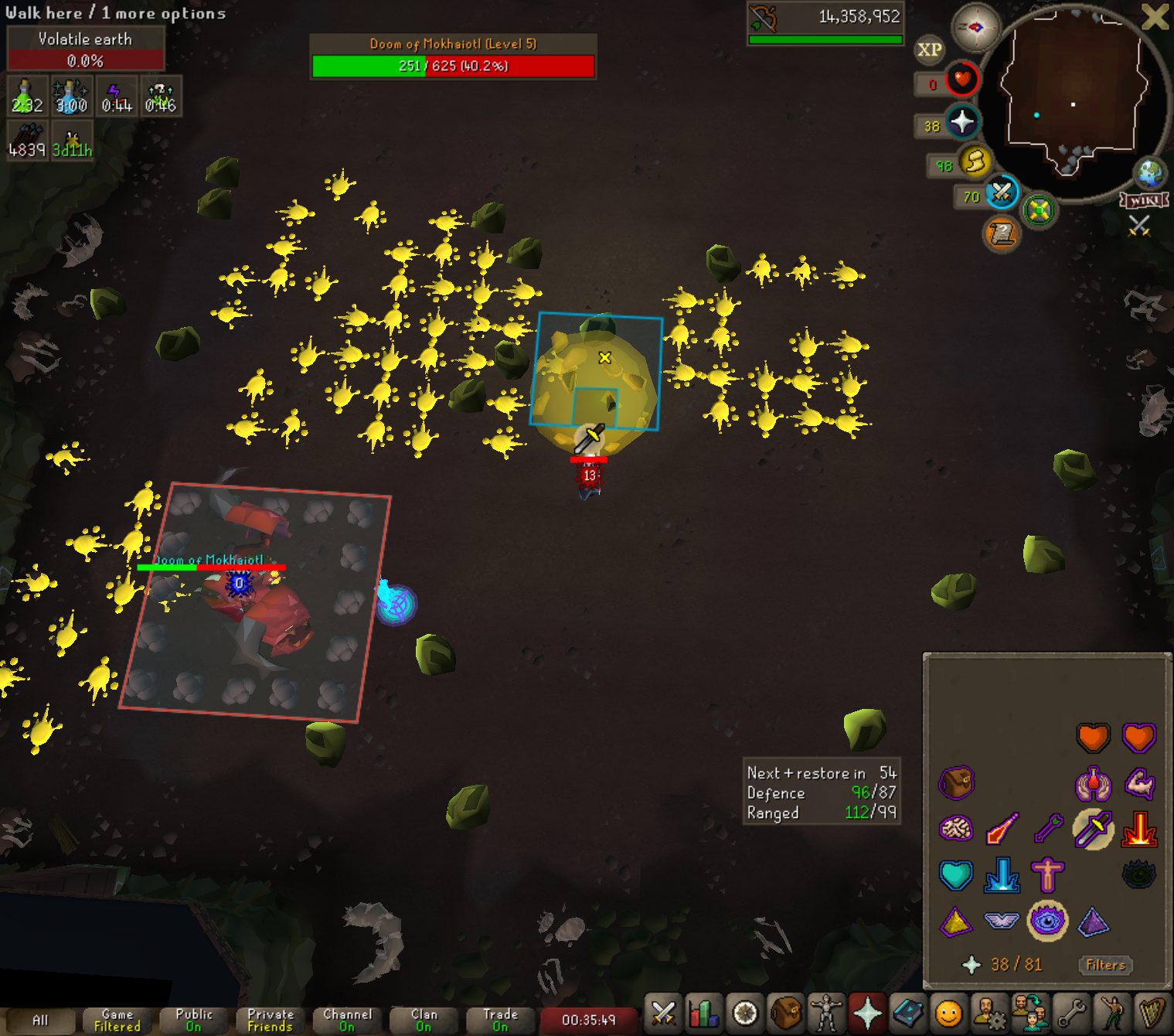
Task: Switch to the Skills tab
Action: coord(704,1013)
